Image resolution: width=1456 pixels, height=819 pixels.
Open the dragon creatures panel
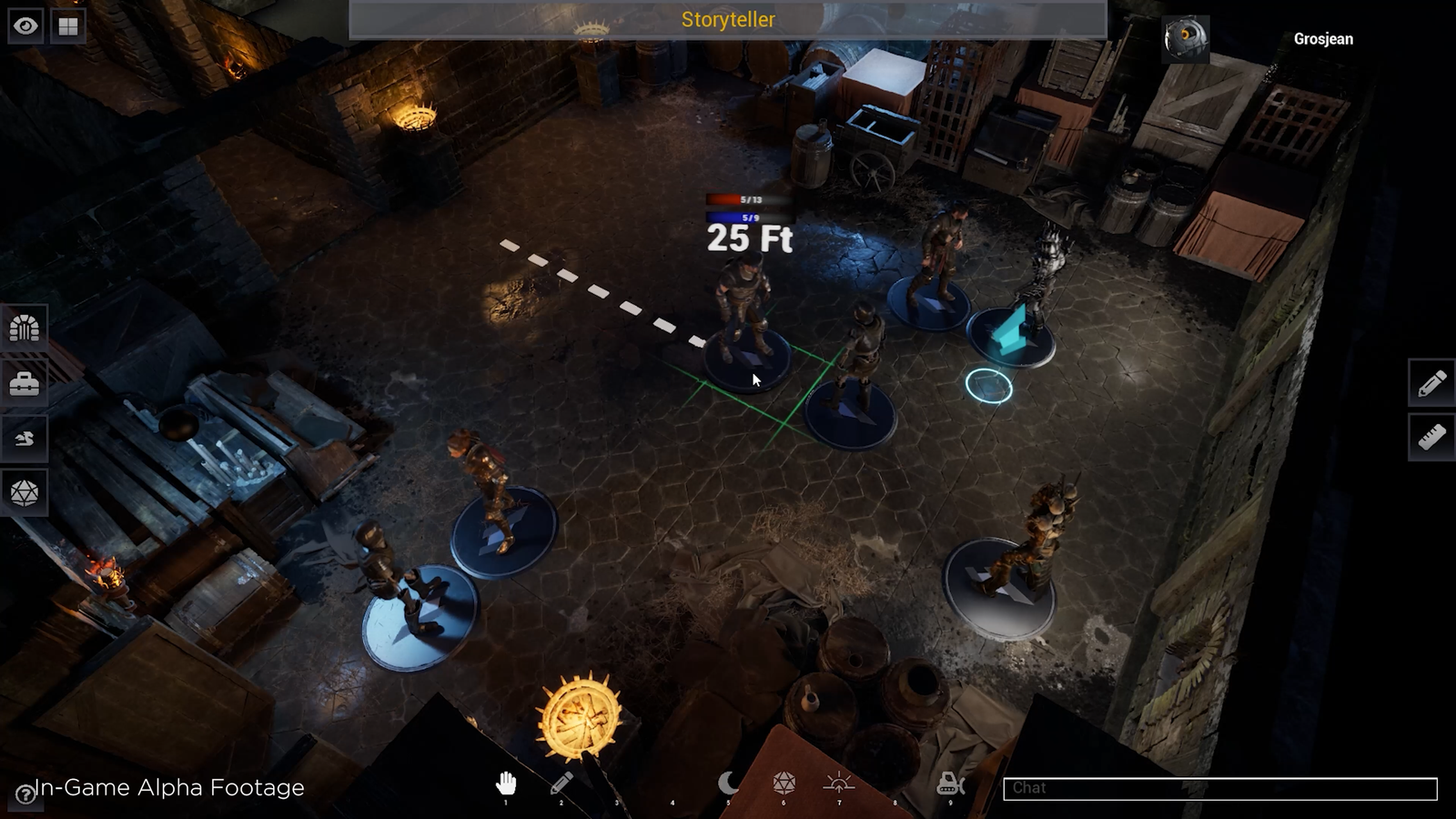tap(25, 439)
